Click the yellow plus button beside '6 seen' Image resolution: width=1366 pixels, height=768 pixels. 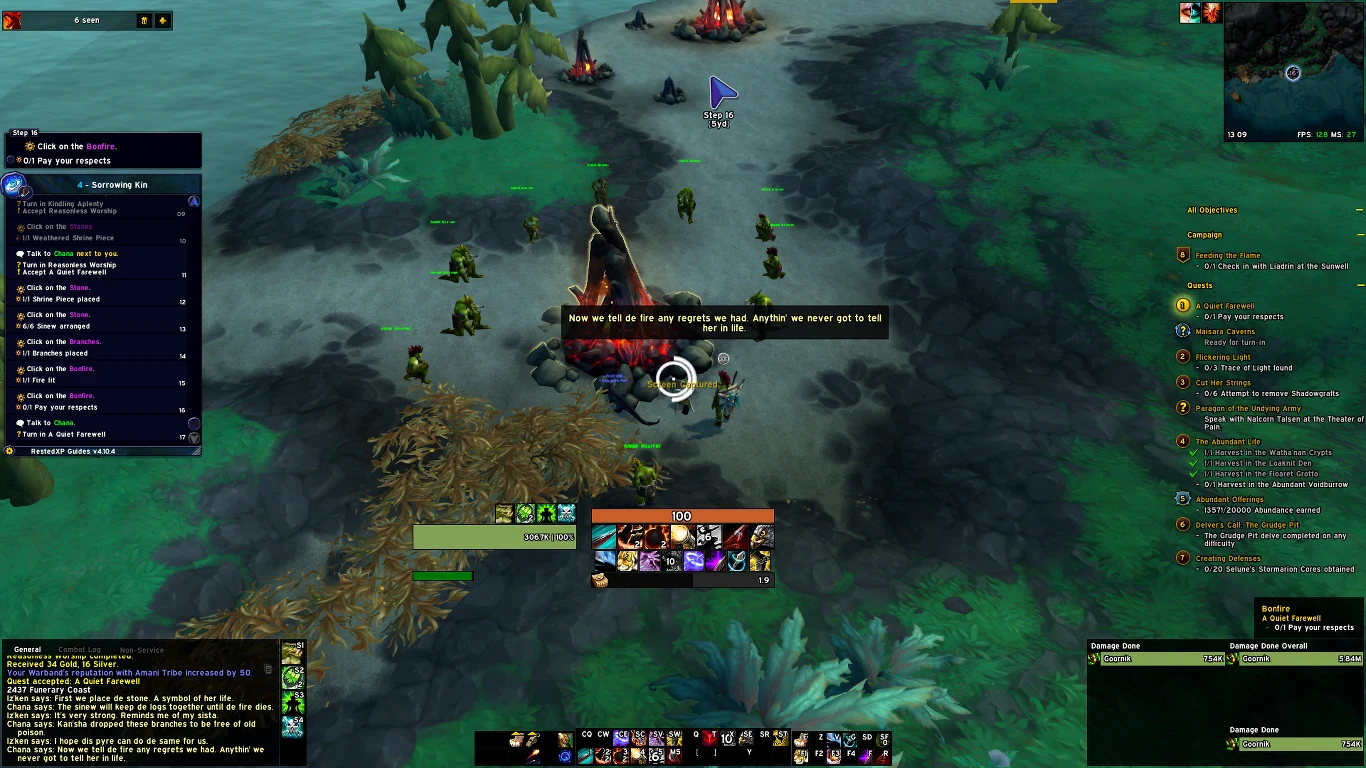(162, 20)
